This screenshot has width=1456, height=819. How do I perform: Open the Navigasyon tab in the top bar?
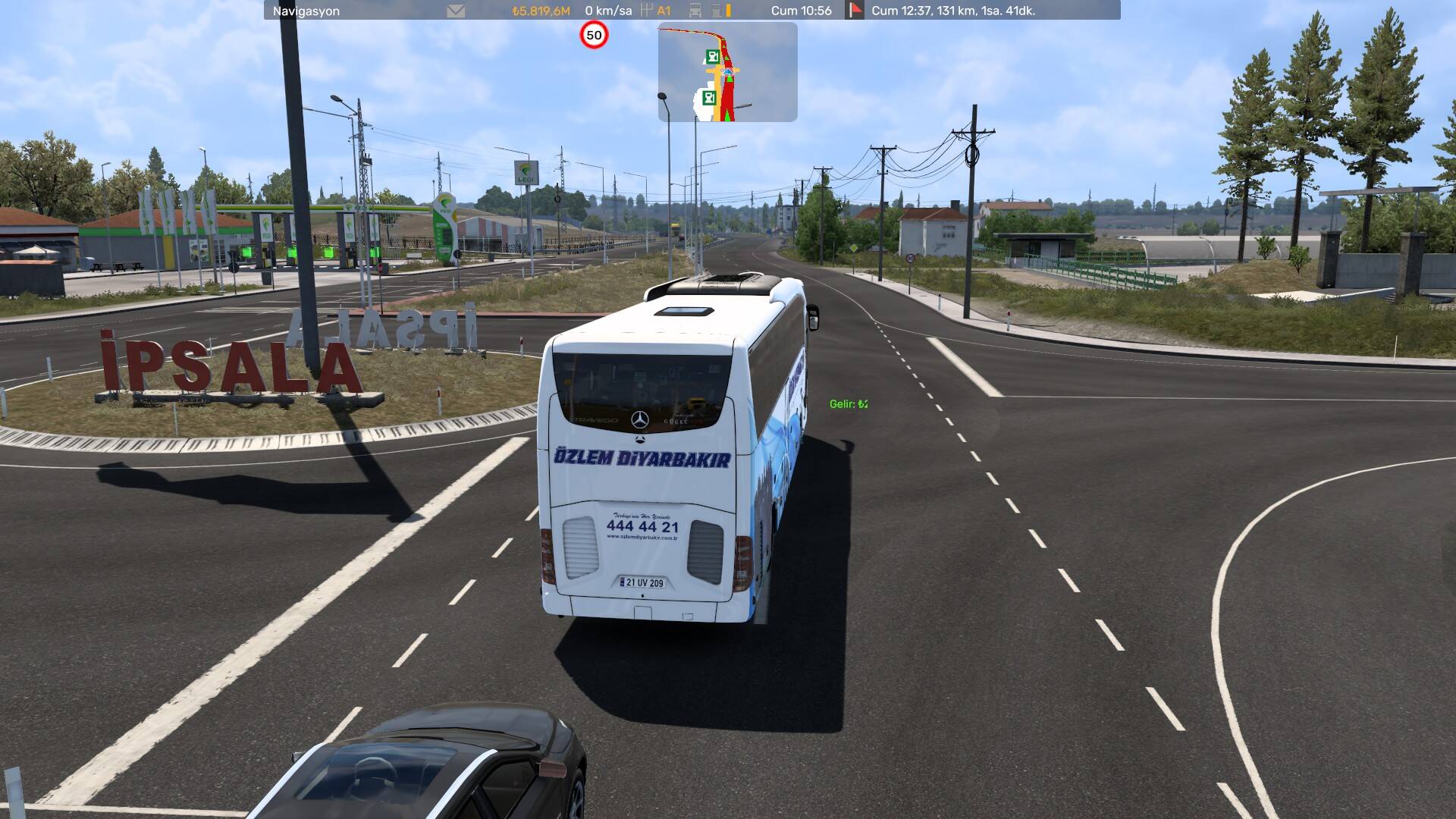(306, 11)
